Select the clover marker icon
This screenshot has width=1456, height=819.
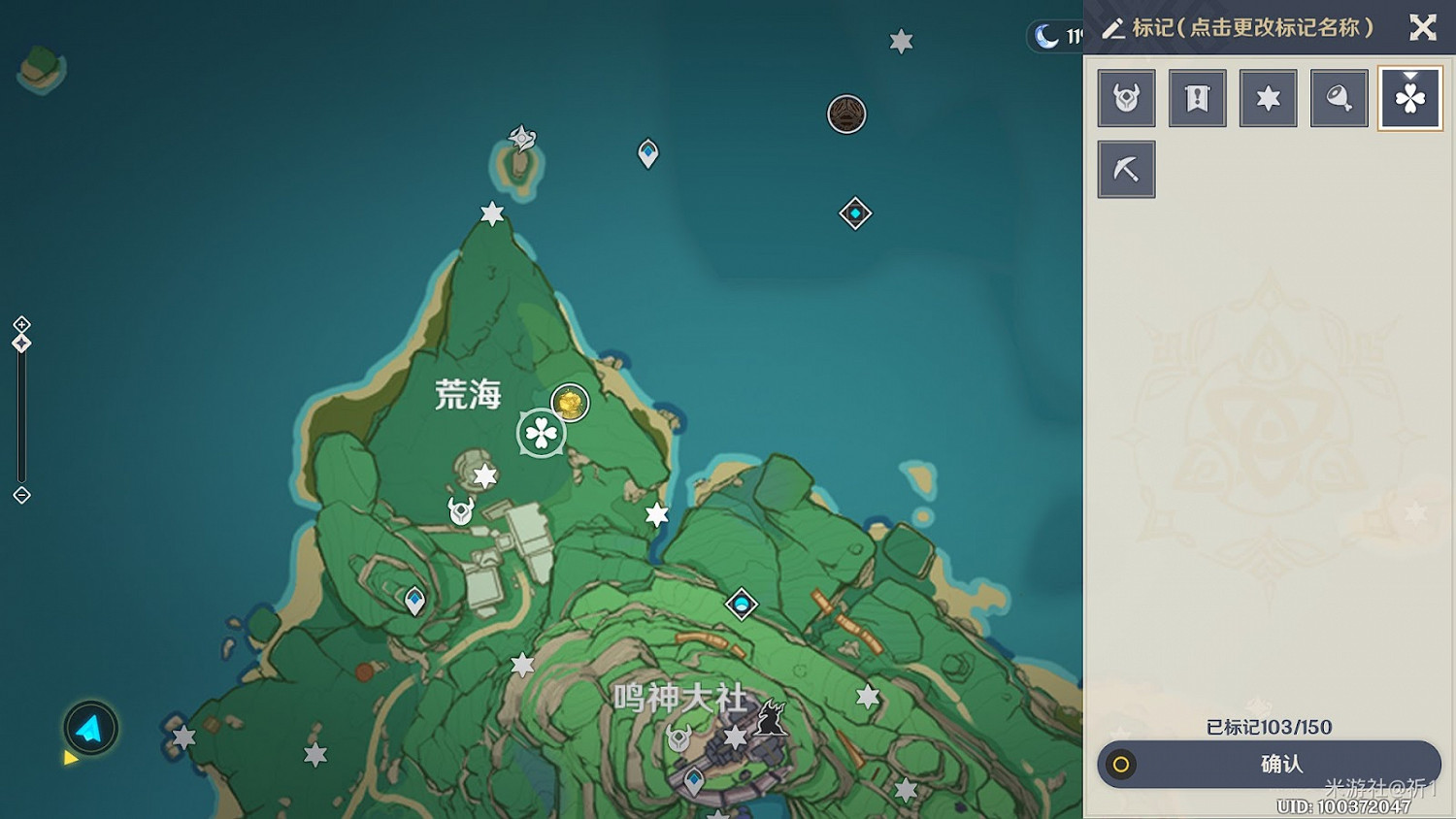(x=1410, y=97)
